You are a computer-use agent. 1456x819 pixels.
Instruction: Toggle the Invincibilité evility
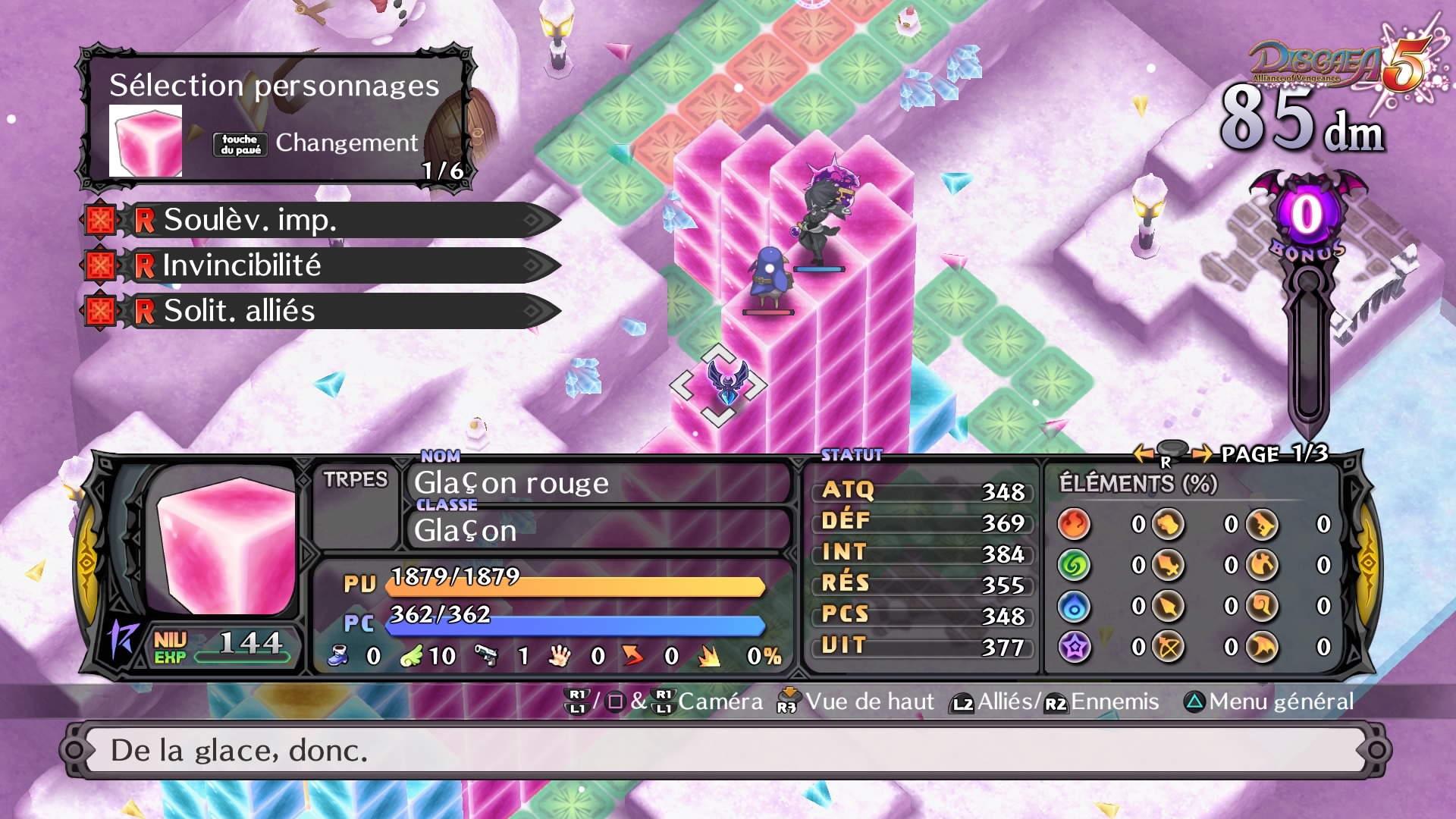(102, 266)
